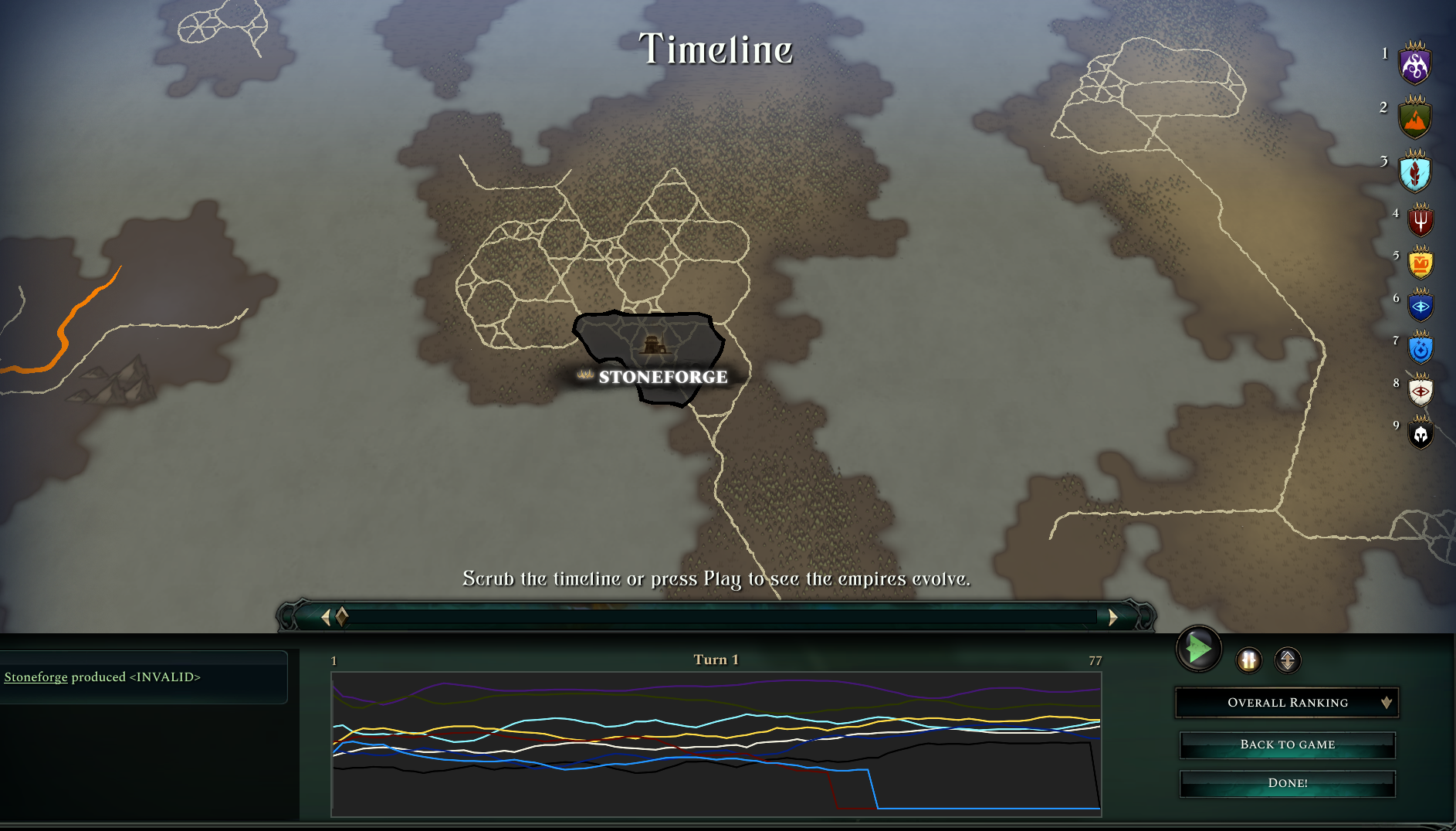The image size is (1456, 831).
Task: Click turn marker 77 at the graph's right edge
Action: coord(1095,661)
